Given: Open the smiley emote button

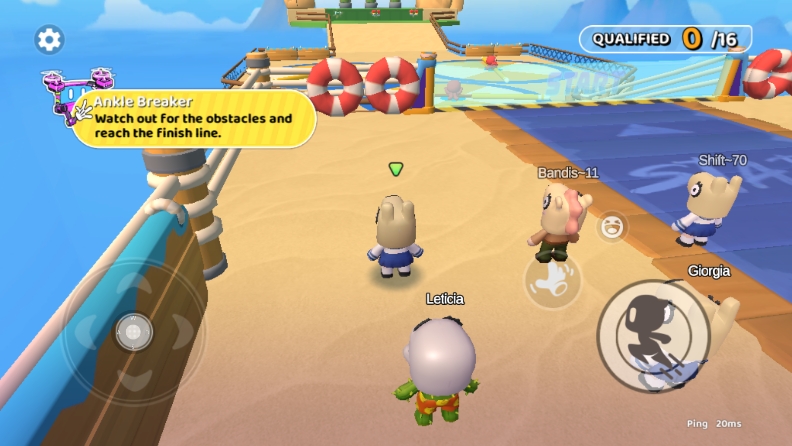Looking at the screenshot, I should pyautogui.click(x=611, y=226).
